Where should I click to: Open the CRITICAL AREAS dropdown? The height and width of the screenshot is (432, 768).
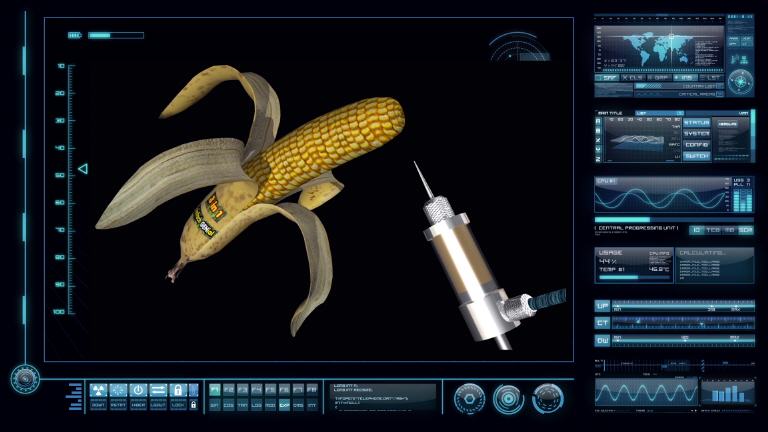tap(699, 95)
